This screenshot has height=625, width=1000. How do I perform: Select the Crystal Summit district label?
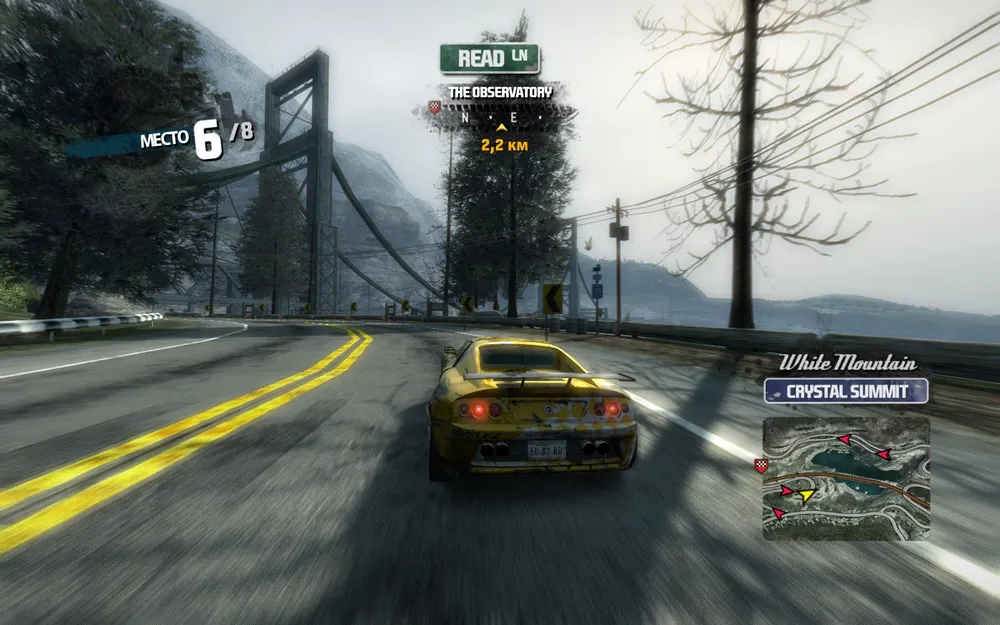pyautogui.click(x=846, y=391)
